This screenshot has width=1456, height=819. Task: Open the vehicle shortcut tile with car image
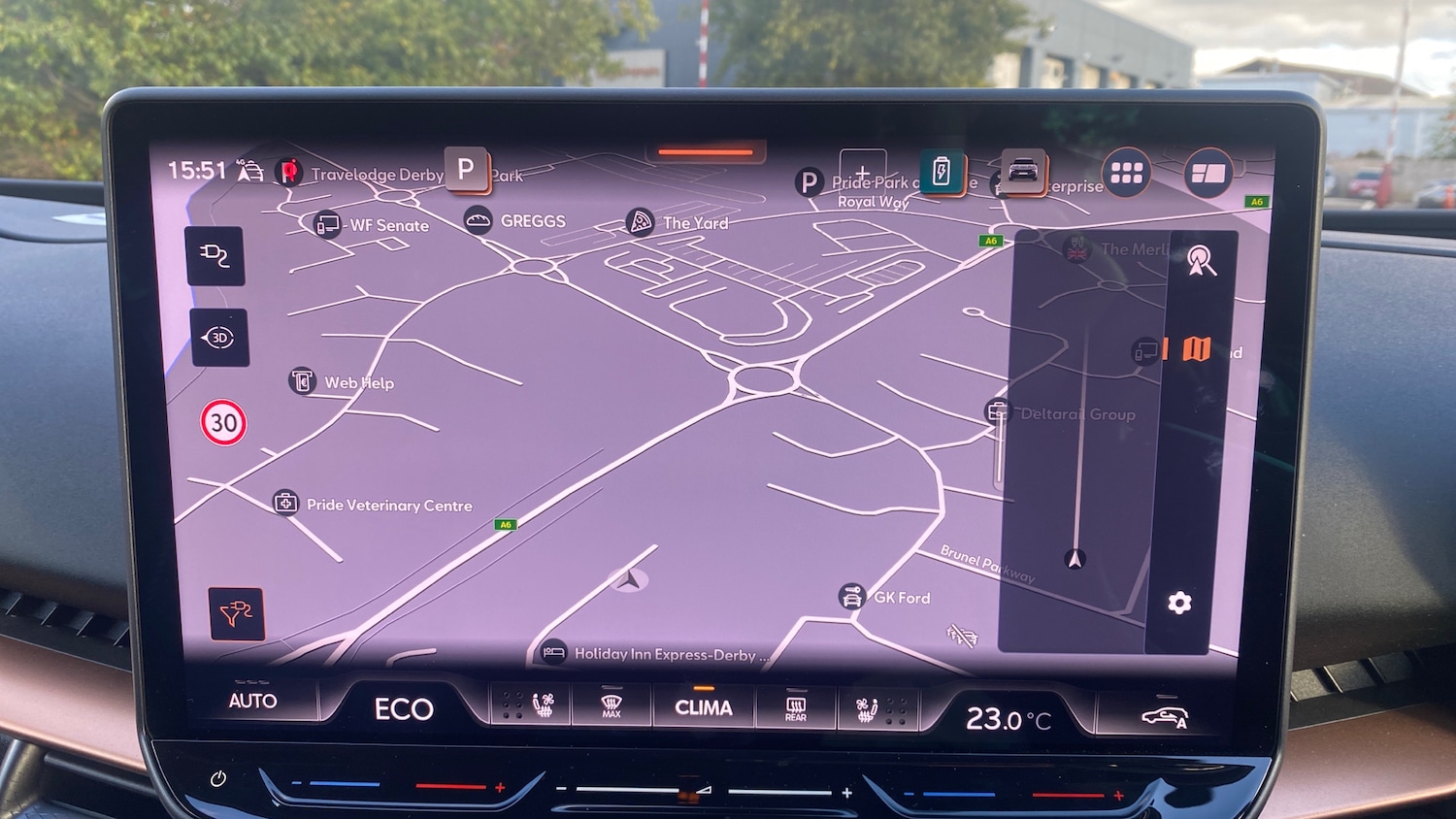1023,172
